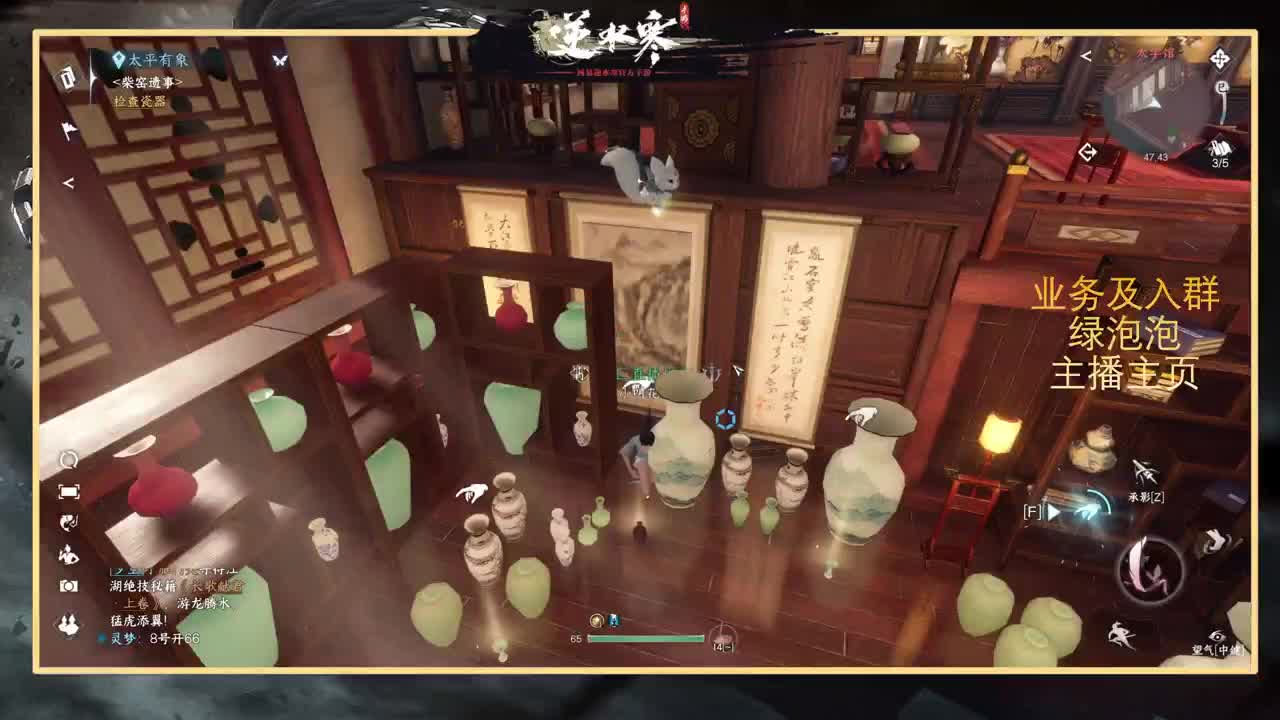Open the koi fish activity icon
Screen dimensions: 1280x720
67,522
